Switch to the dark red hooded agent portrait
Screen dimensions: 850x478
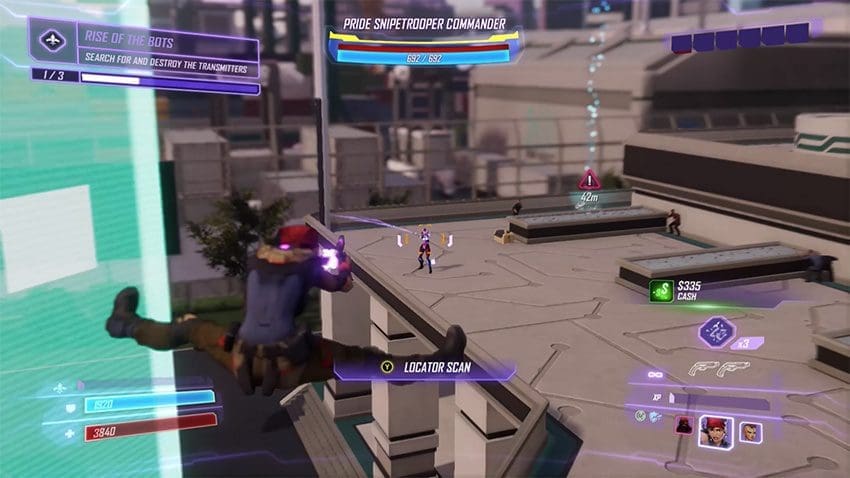coord(684,424)
